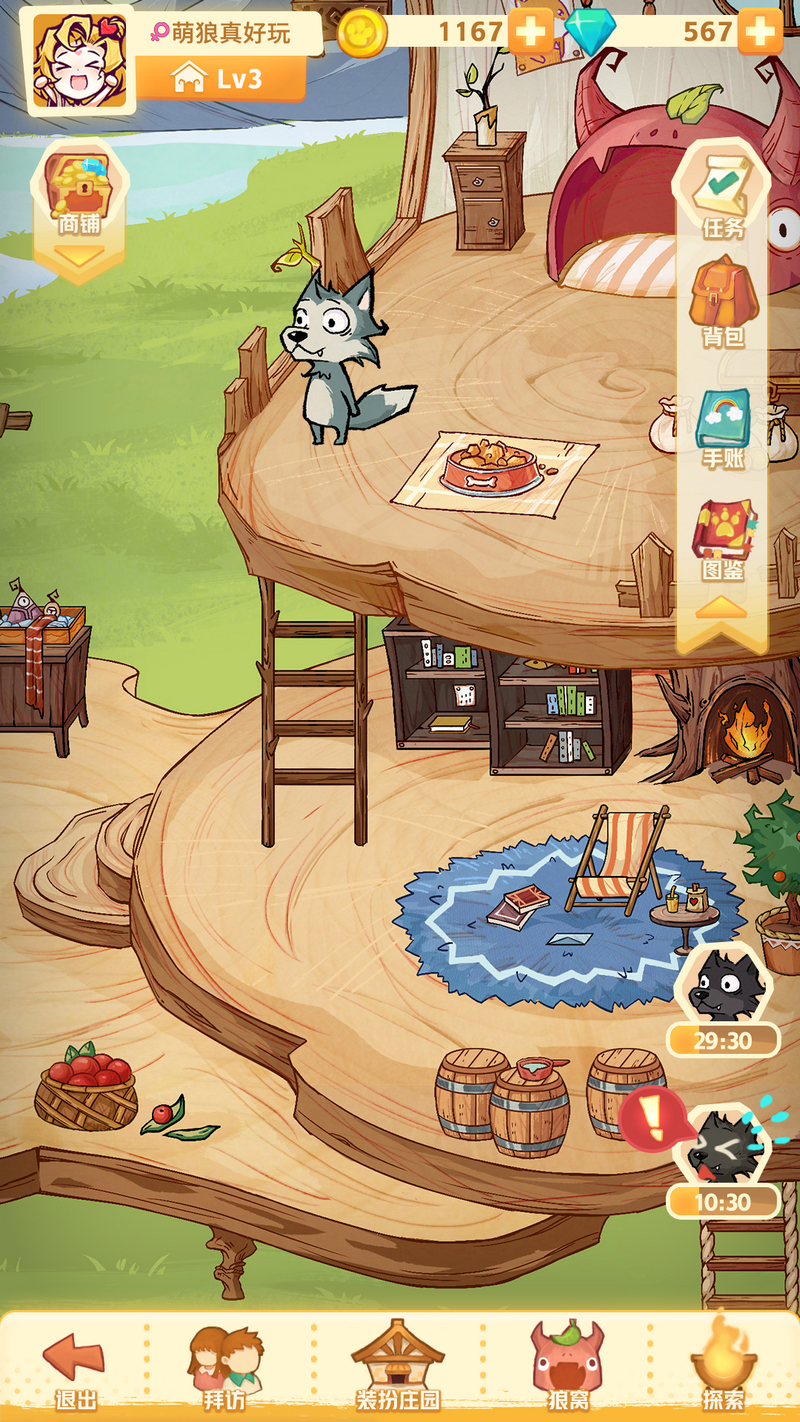Screen dimensions: 800x1422
Task: Tap the Lv3 house level badge
Action: point(219,79)
